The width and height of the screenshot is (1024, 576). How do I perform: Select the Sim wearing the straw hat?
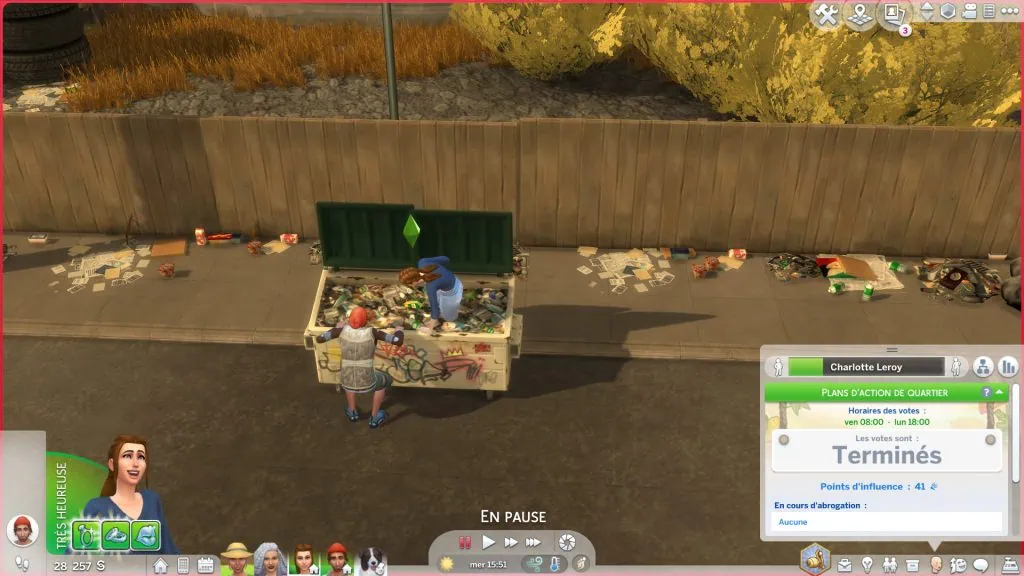tap(237, 560)
